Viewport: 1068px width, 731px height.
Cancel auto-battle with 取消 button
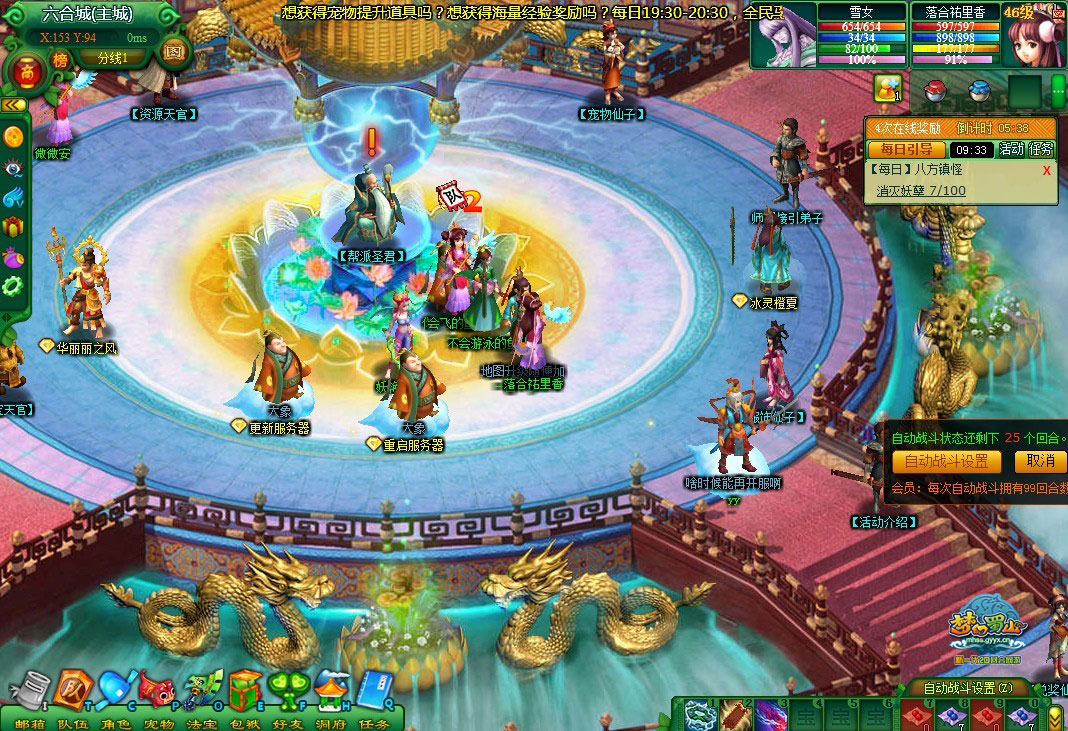[1039, 461]
